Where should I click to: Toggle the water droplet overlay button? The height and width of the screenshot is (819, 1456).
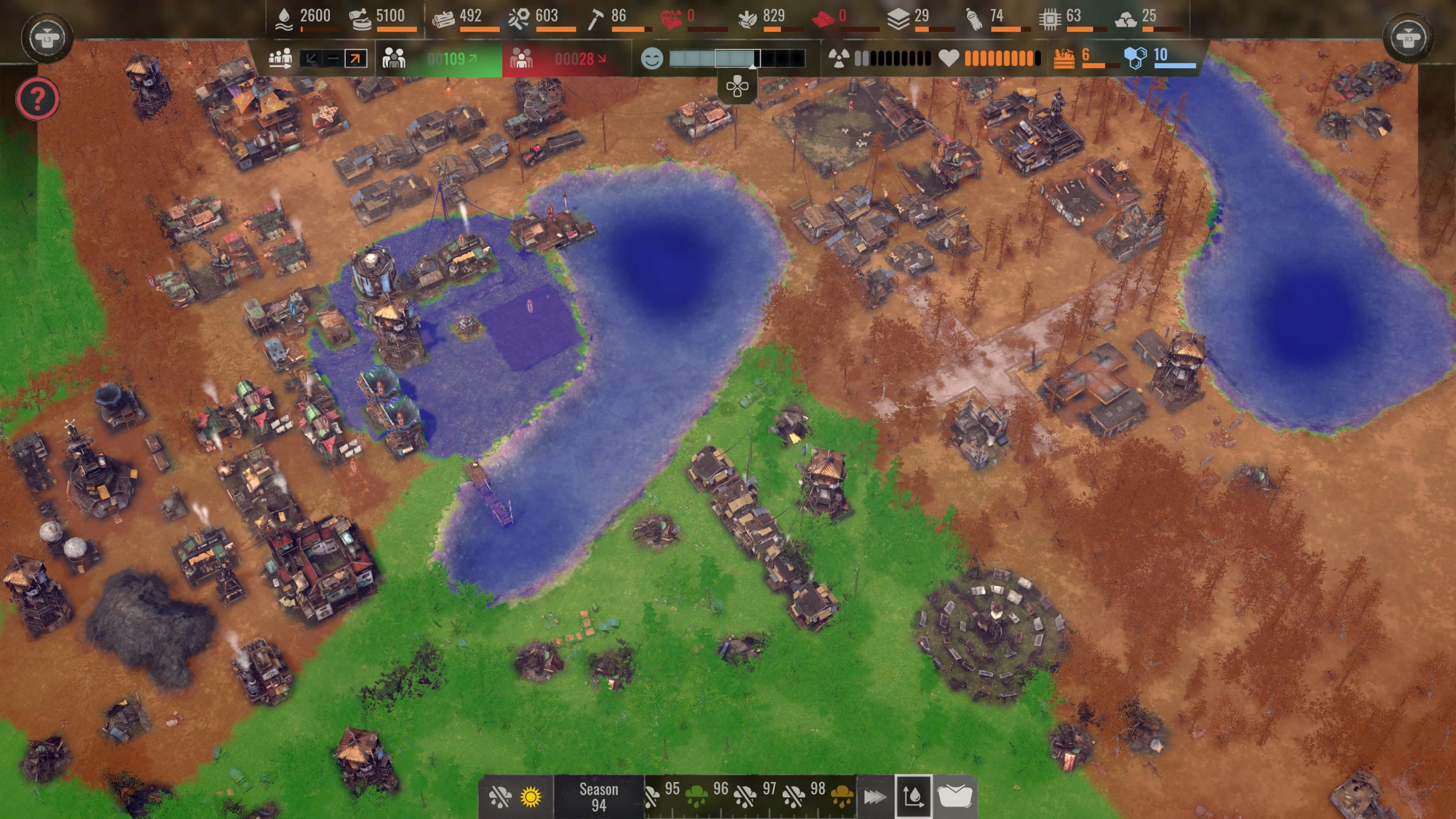pyautogui.click(x=913, y=797)
